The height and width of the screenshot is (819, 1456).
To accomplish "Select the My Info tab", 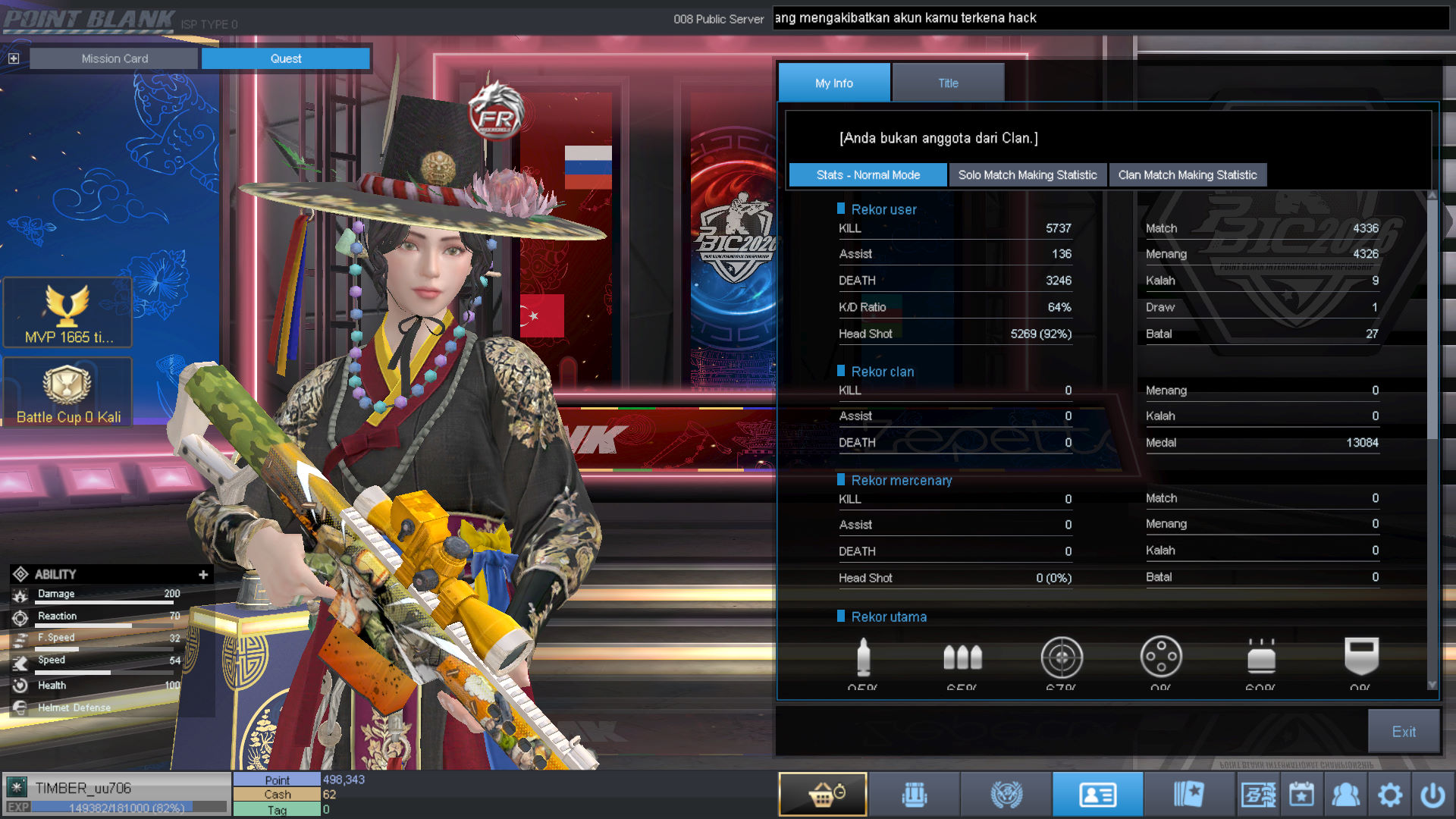I will 833,83.
